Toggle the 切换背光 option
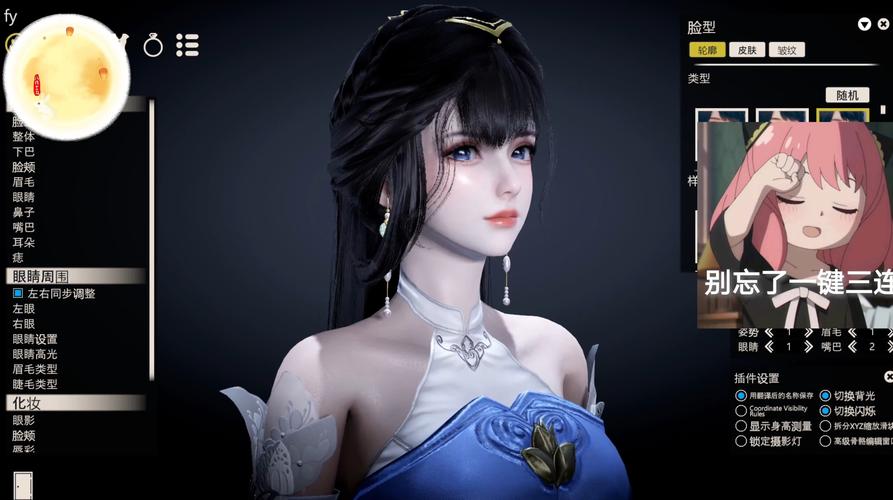Image resolution: width=893 pixels, height=500 pixels. [x=826, y=396]
